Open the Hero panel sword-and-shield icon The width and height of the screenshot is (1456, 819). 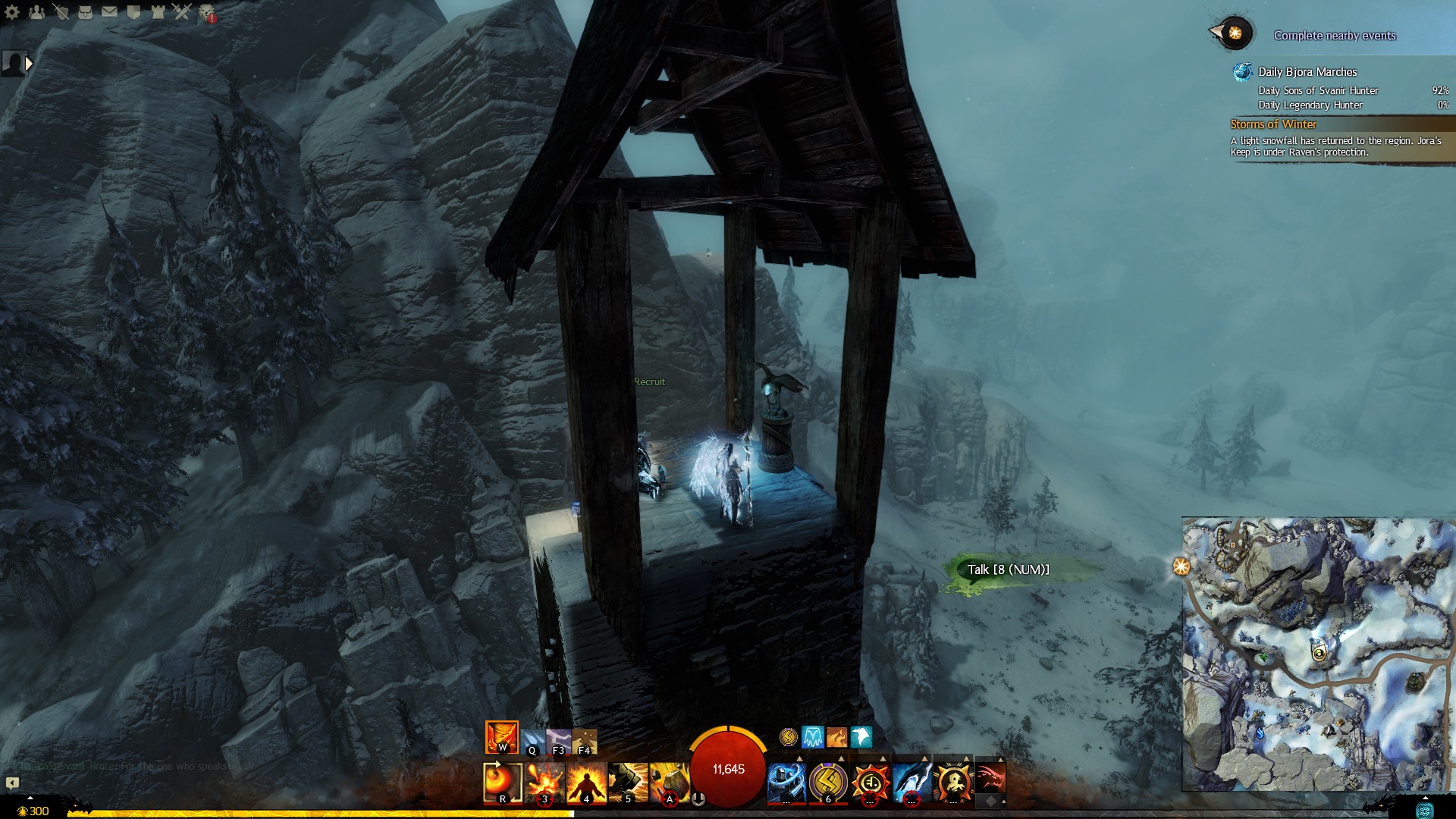(61, 12)
